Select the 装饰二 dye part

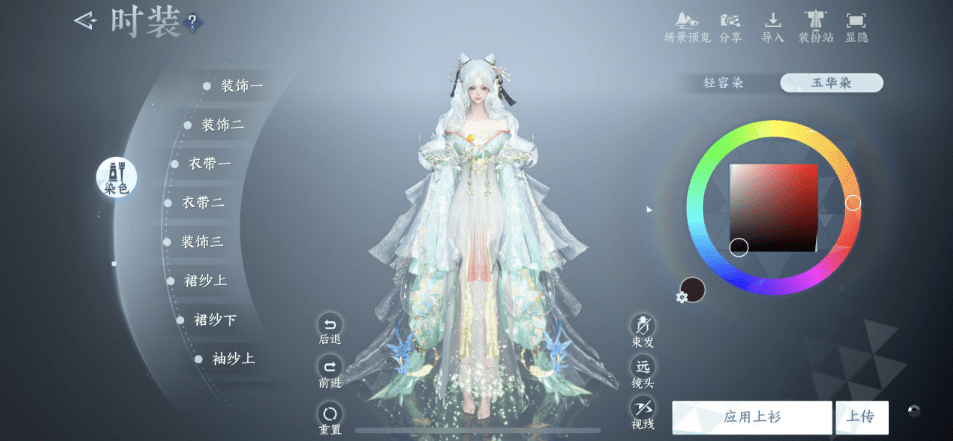tap(222, 125)
